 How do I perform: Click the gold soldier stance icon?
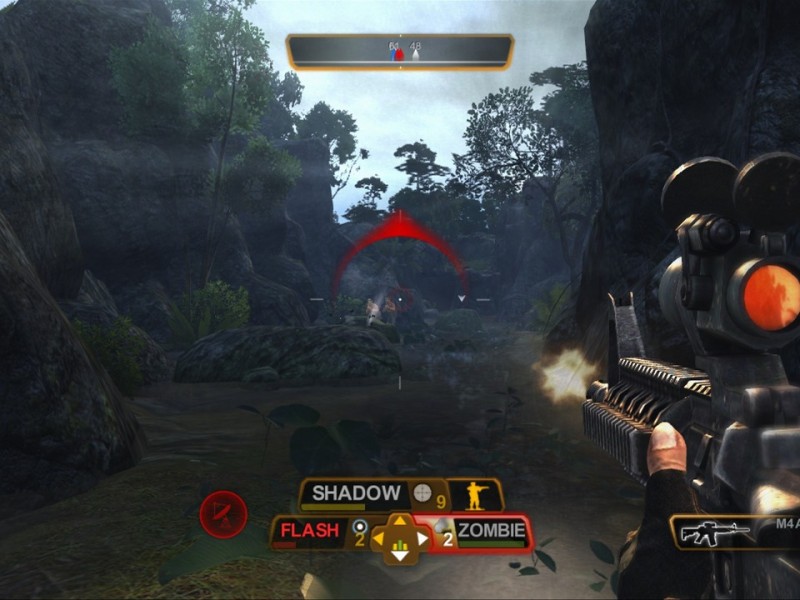click(x=475, y=494)
